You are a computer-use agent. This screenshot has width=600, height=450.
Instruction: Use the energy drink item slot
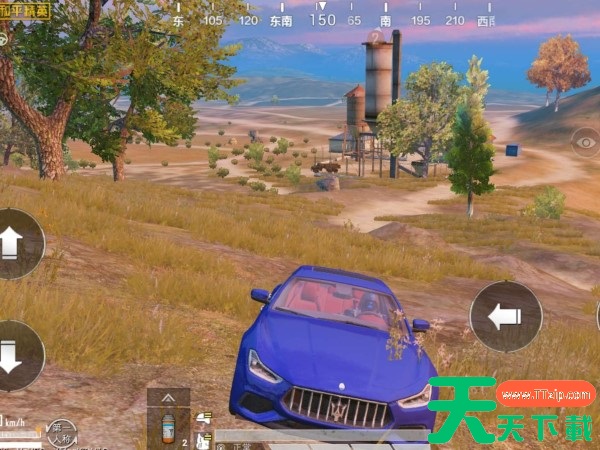[x=167, y=429]
